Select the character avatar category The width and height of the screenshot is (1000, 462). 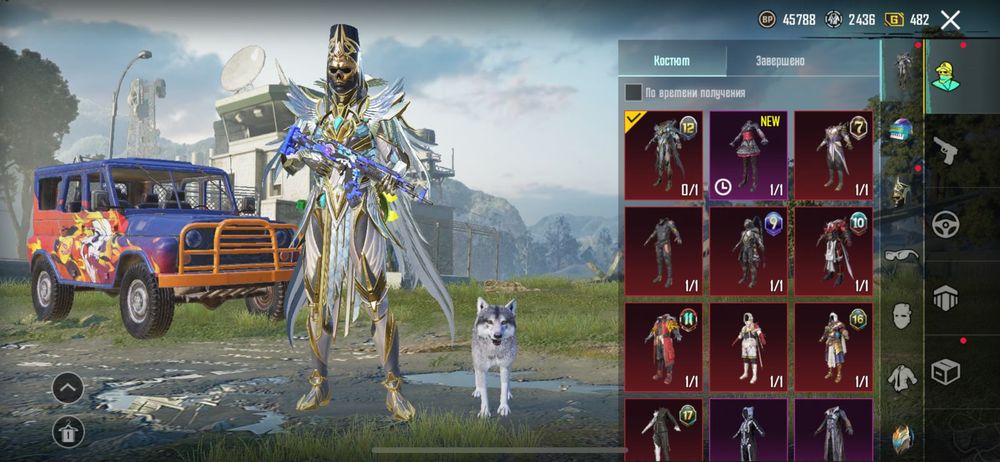(x=945, y=76)
